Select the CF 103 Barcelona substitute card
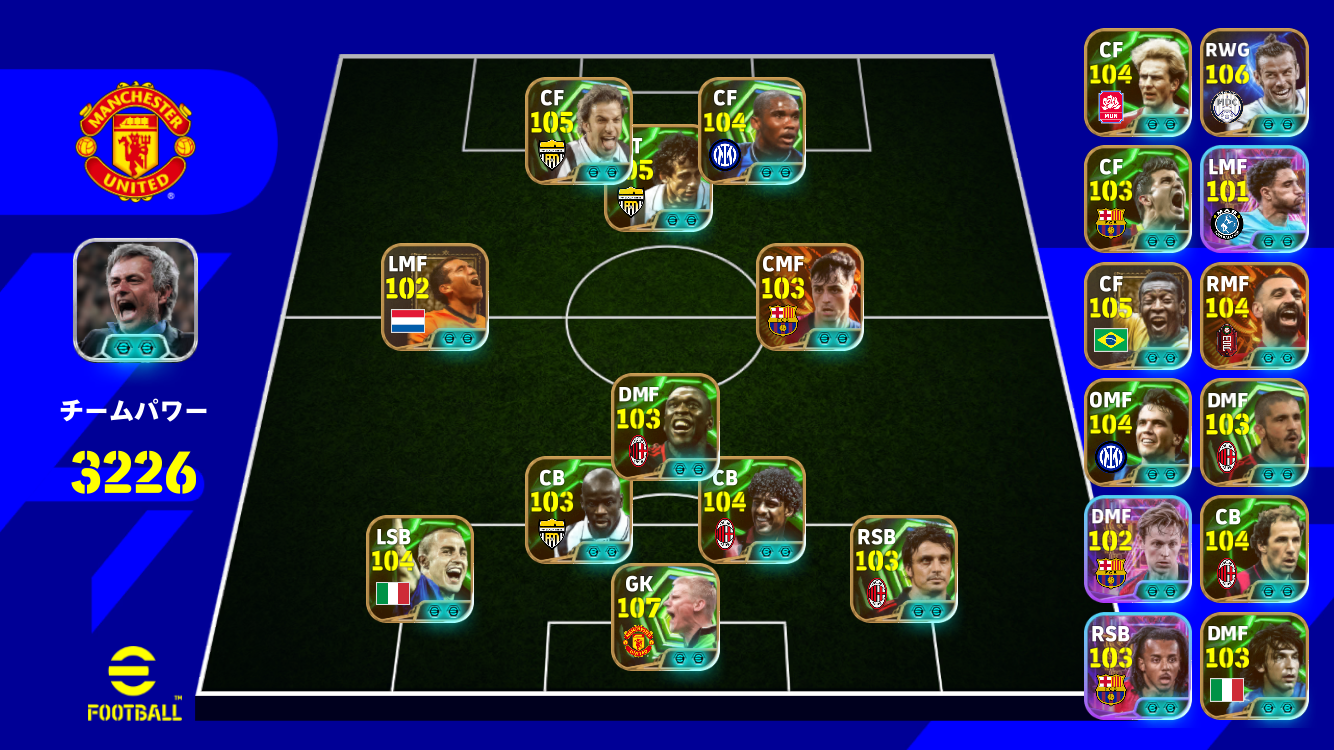The width and height of the screenshot is (1334, 750). pyautogui.click(x=1138, y=199)
